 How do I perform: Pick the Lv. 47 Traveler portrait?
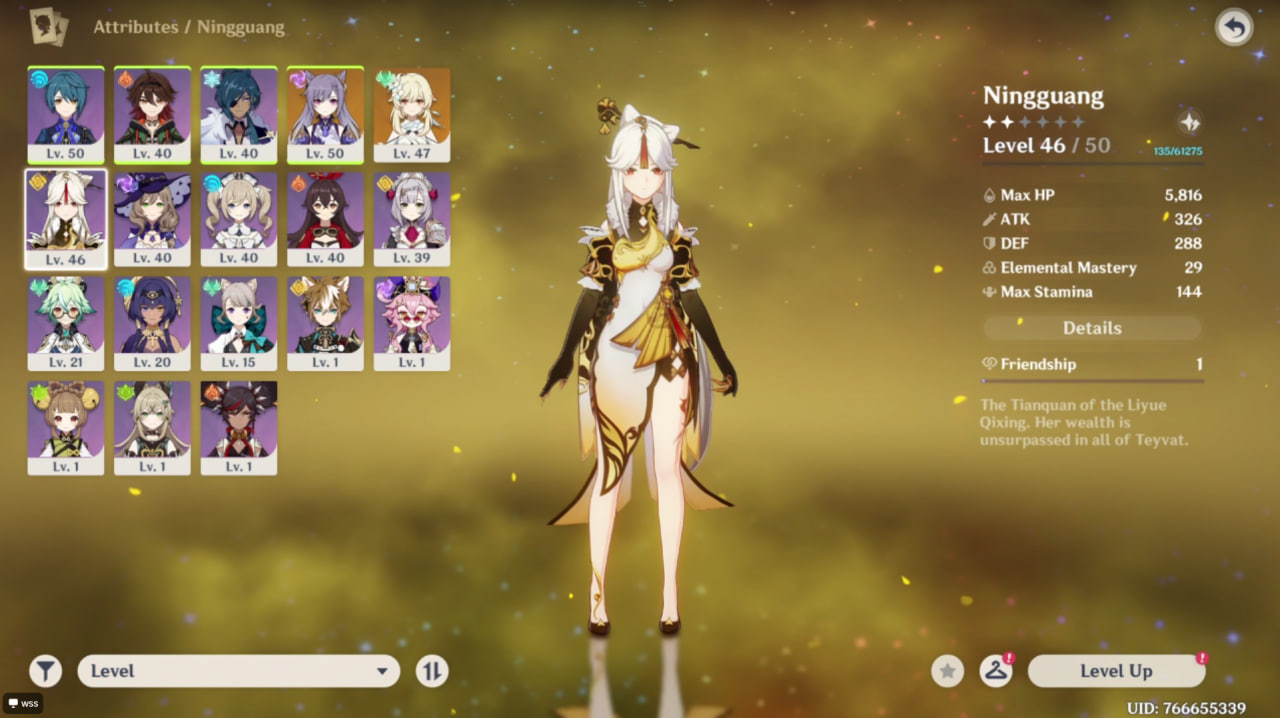pos(412,115)
